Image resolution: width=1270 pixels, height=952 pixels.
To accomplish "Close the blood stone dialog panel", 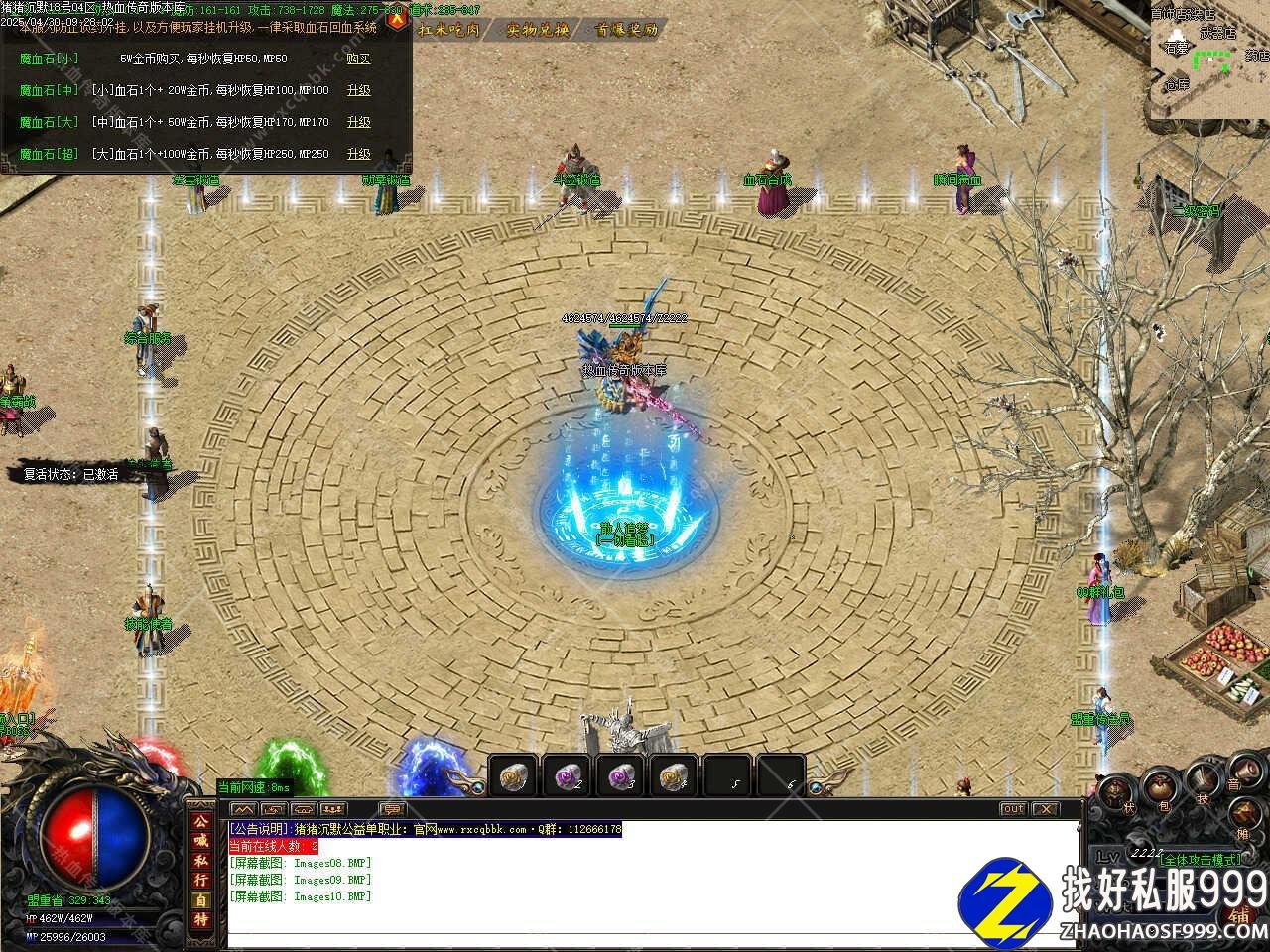I will pyautogui.click(x=397, y=20).
